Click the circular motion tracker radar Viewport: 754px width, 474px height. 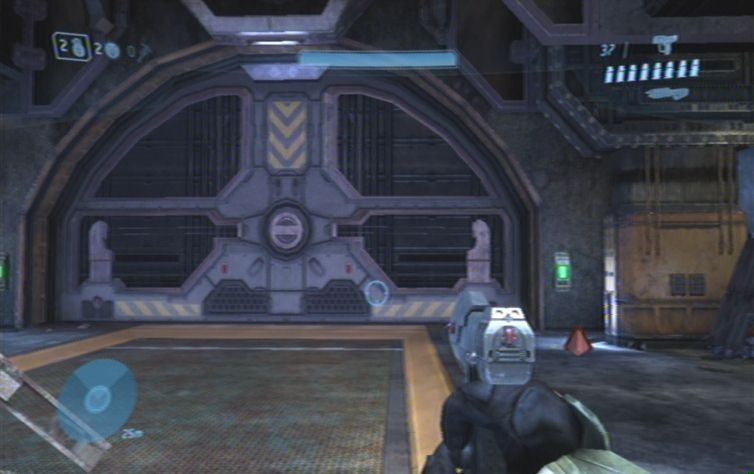click(97, 398)
